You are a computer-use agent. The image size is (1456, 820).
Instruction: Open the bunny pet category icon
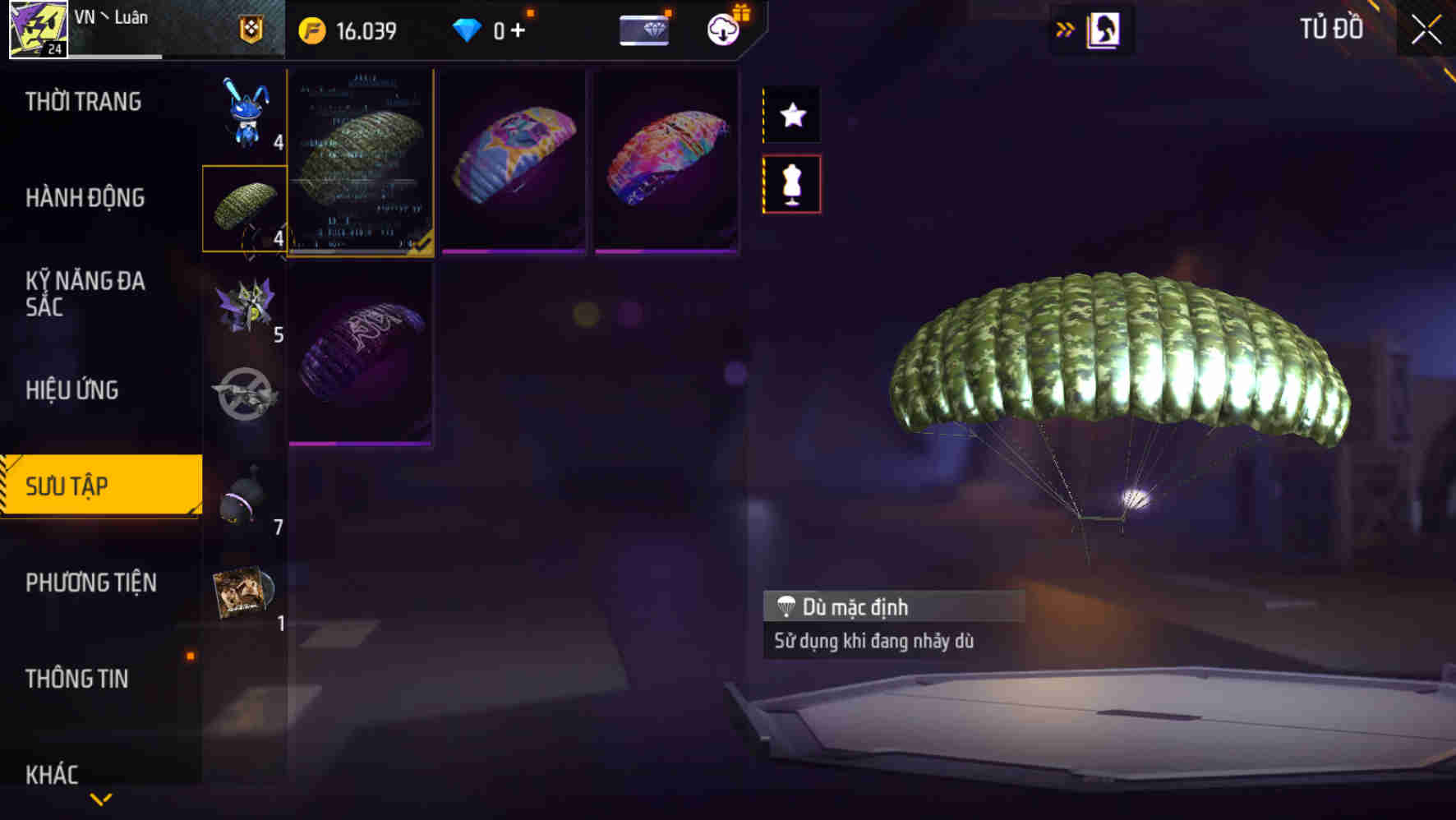point(247,115)
